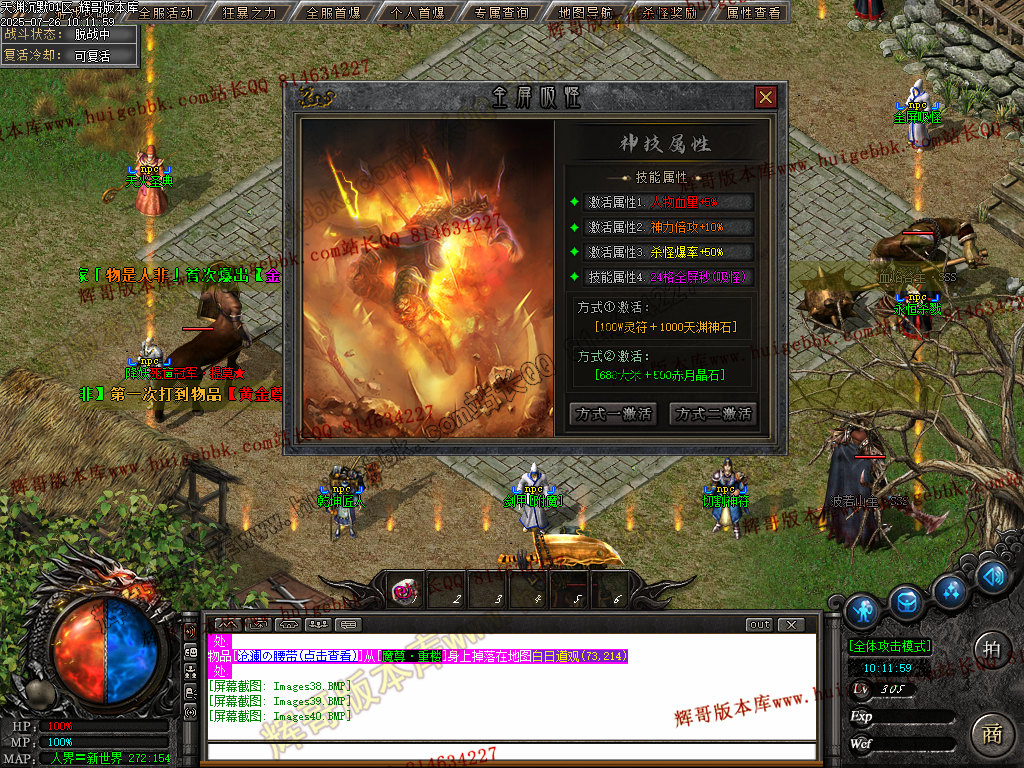This screenshot has height=768, width=1024.
Task: Open the 地图导航 map navigation
Action: pyautogui.click(x=585, y=13)
